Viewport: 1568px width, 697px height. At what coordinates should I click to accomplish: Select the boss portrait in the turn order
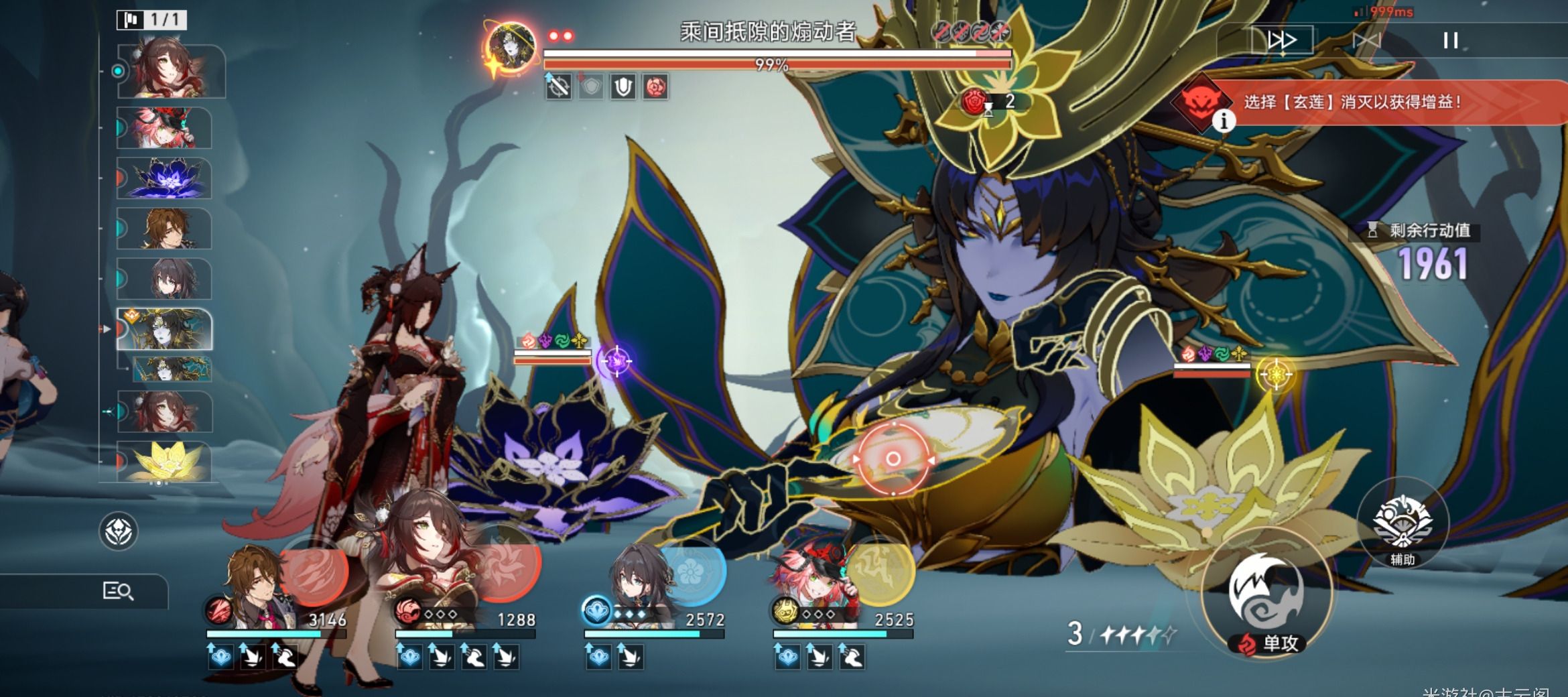click(x=166, y=329)
